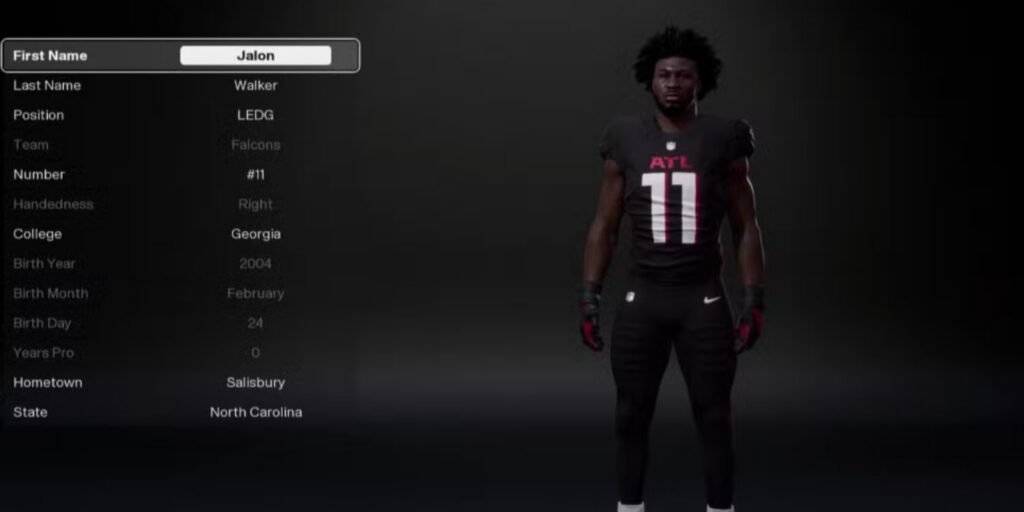Select the Hometown row showing Salisbury
This screenshot has height=512, width=1024.
pos(180,383)
